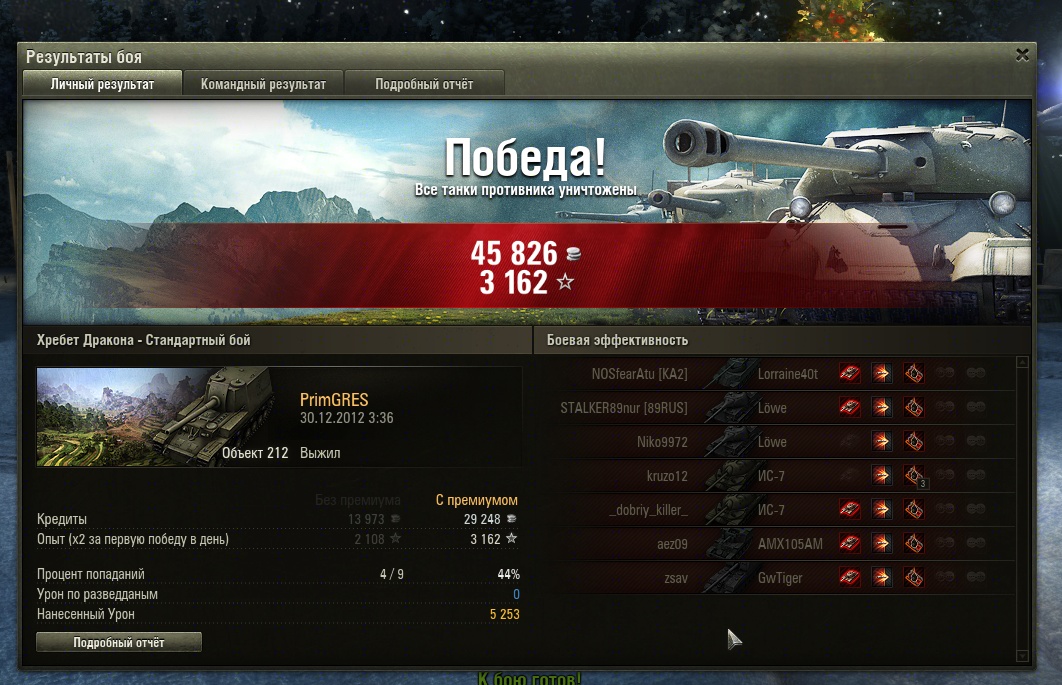Image resolution: width=1062 pixels, height=685 pixels.
Task: Switch to the Личный результат tab
Action: click(102, 84)
